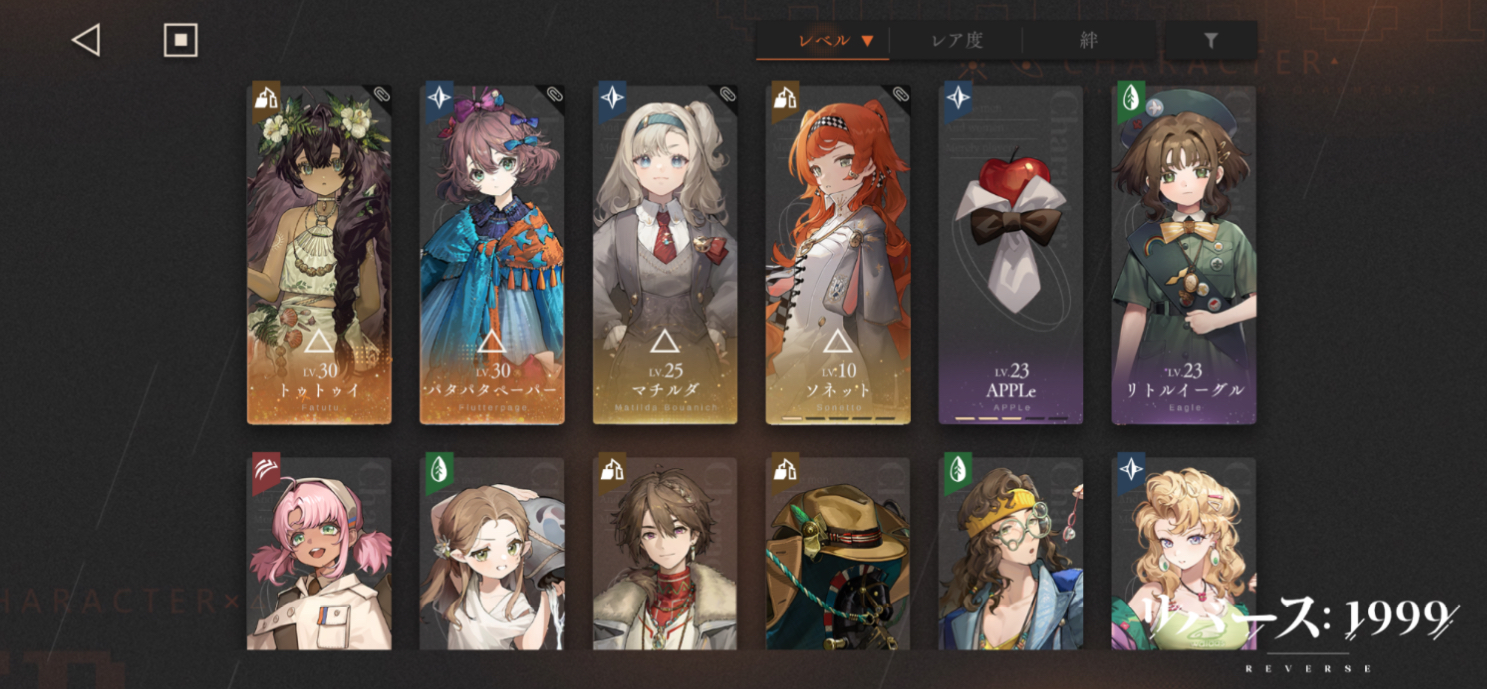Pick the character with glasses and yellow headband
1487x689 pixels.
[x=1011, y=553]
